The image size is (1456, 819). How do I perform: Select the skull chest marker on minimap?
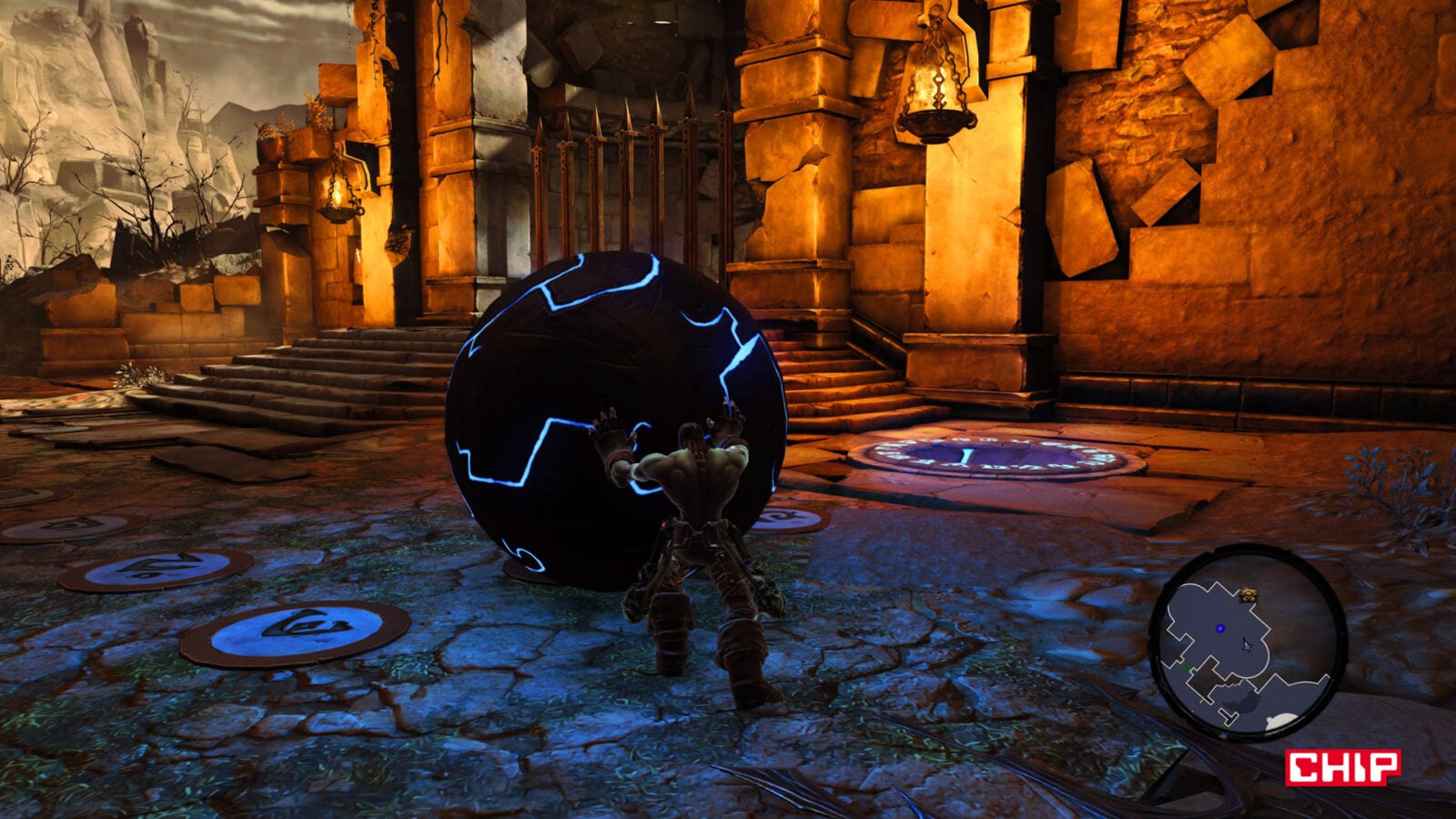1249,595
